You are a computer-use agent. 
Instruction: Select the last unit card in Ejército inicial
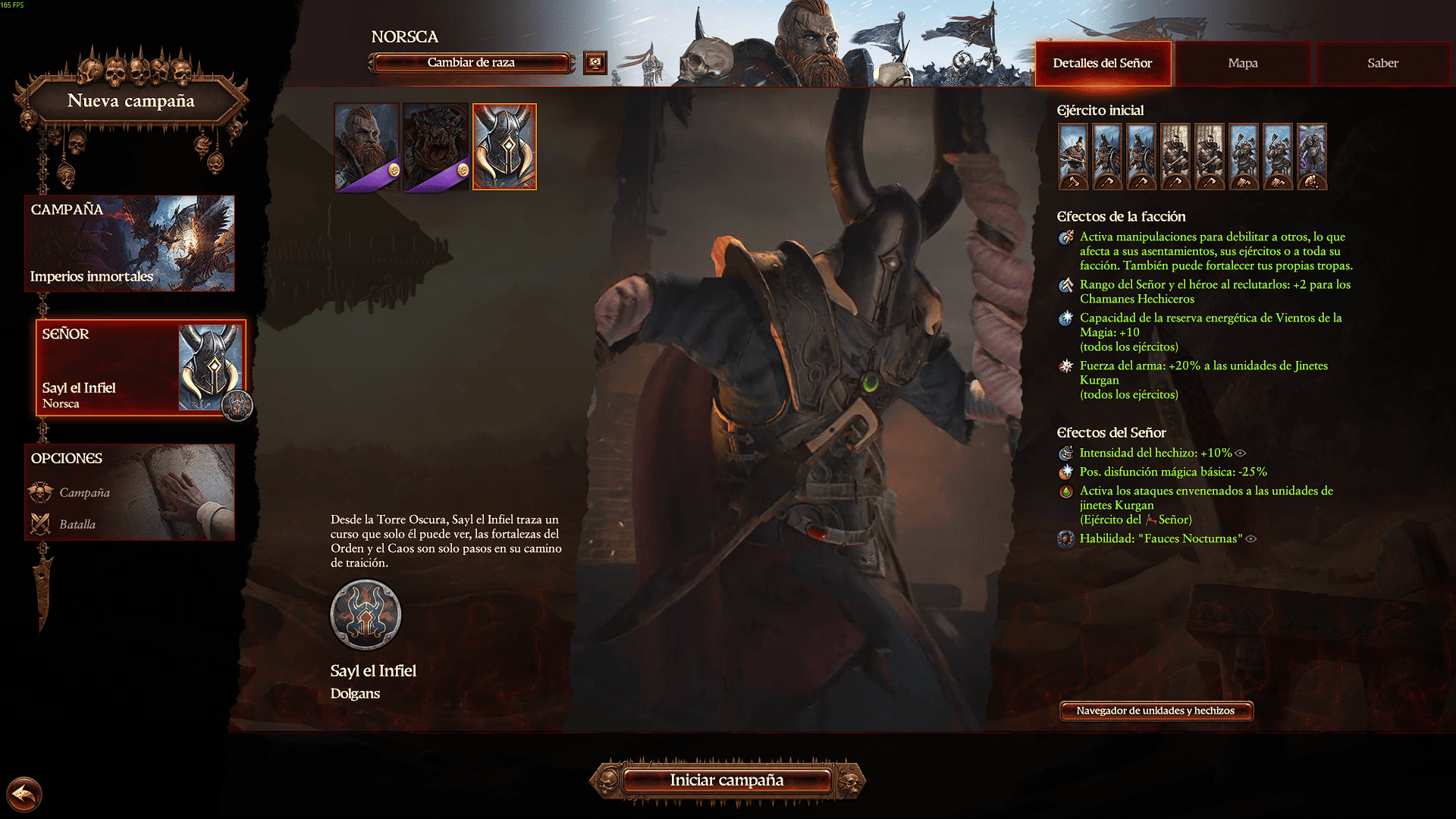pos(1312,156)
